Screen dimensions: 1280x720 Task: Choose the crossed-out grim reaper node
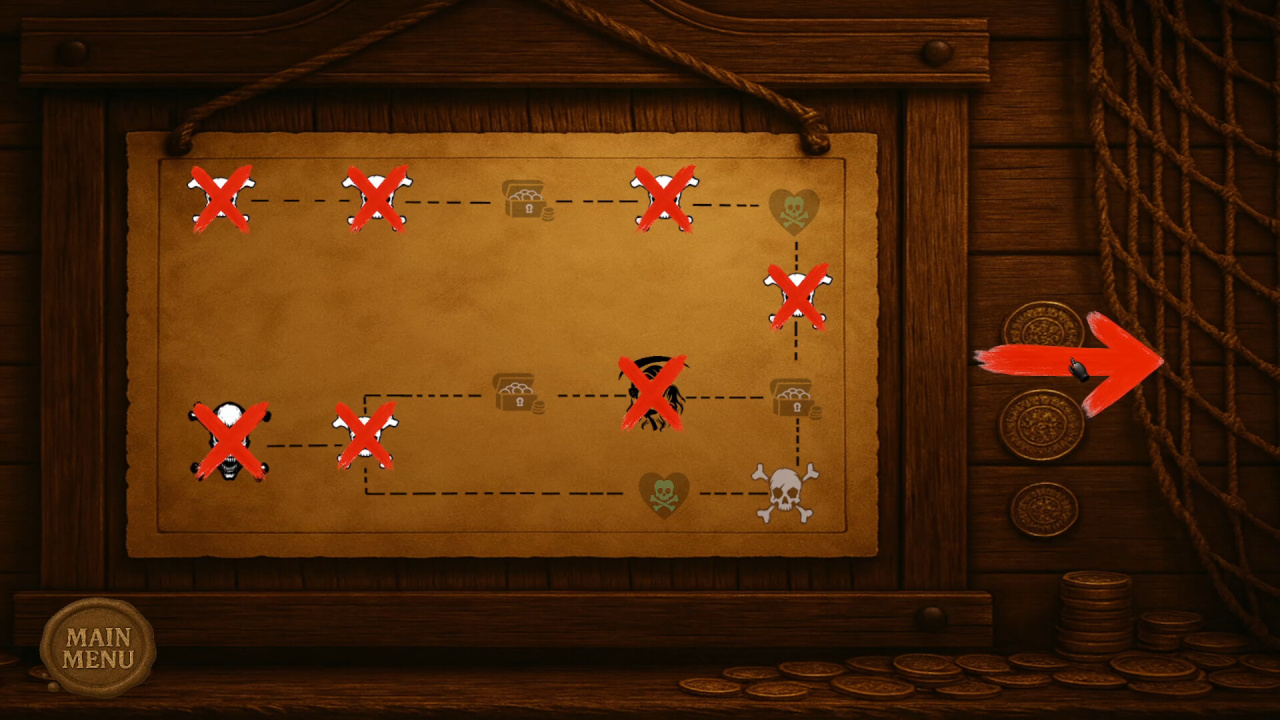point(653,393)
